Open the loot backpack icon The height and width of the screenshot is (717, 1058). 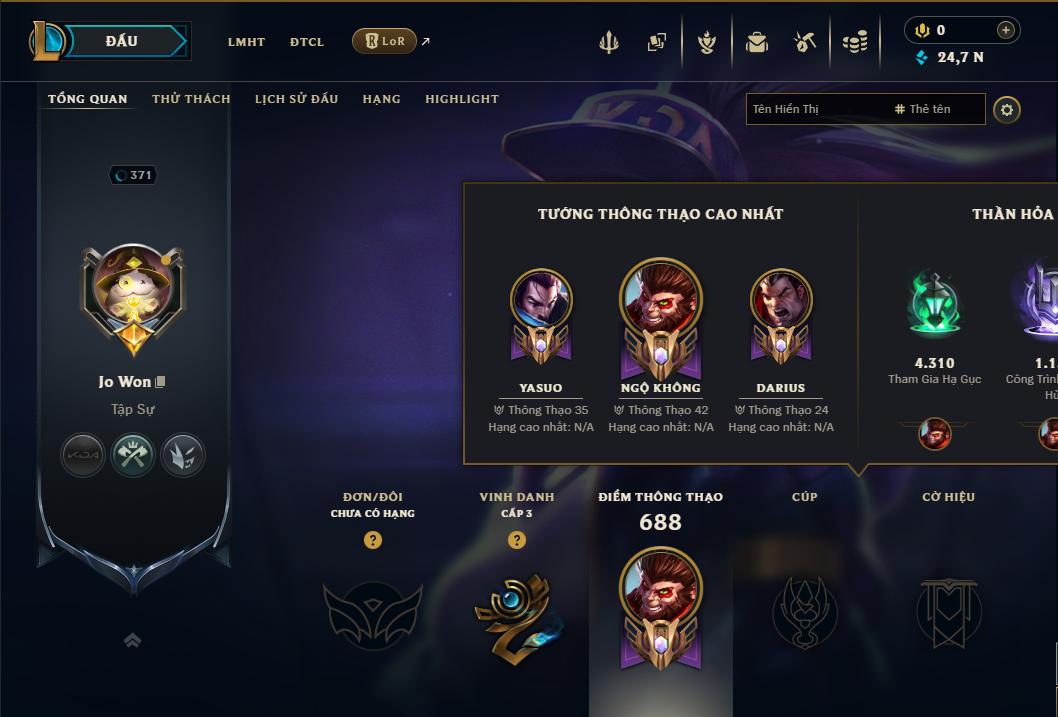tap(756, 42)
